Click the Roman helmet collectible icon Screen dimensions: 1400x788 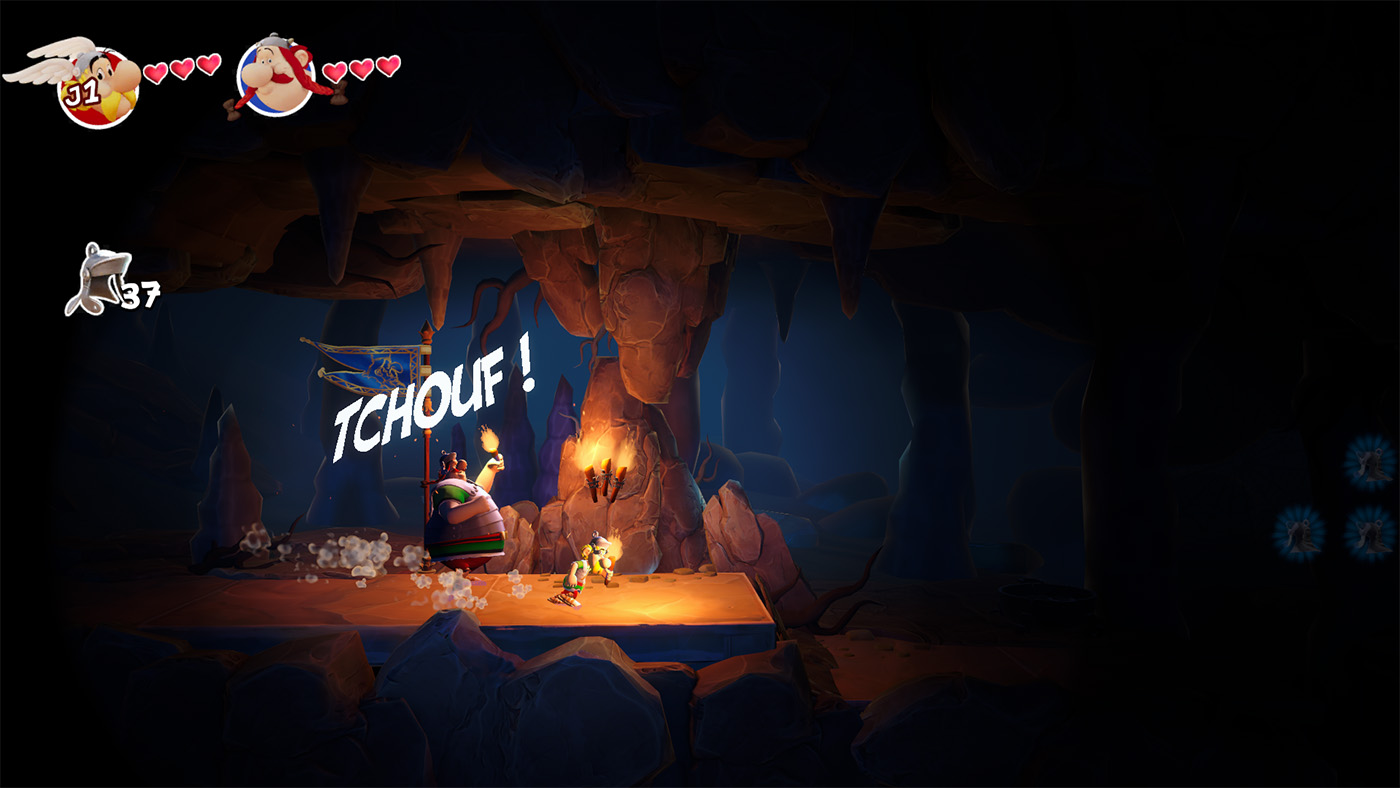click(x=96, y=278)
